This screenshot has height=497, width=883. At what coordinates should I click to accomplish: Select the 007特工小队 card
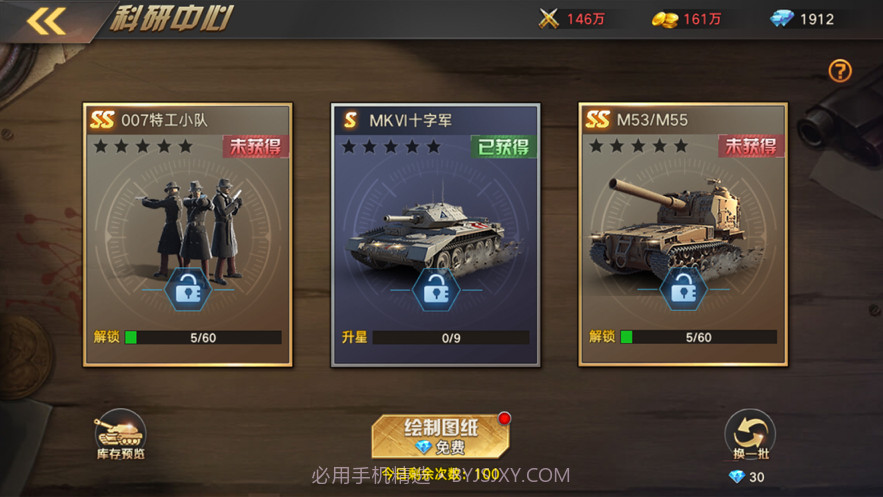coord(188,233)
